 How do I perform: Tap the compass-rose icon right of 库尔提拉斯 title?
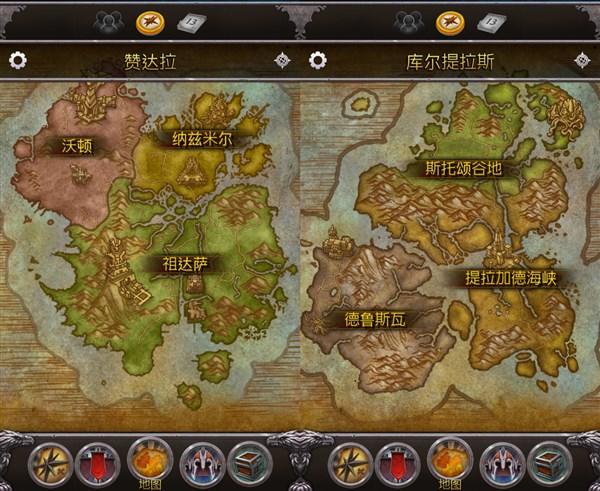(x=583, y=60)
